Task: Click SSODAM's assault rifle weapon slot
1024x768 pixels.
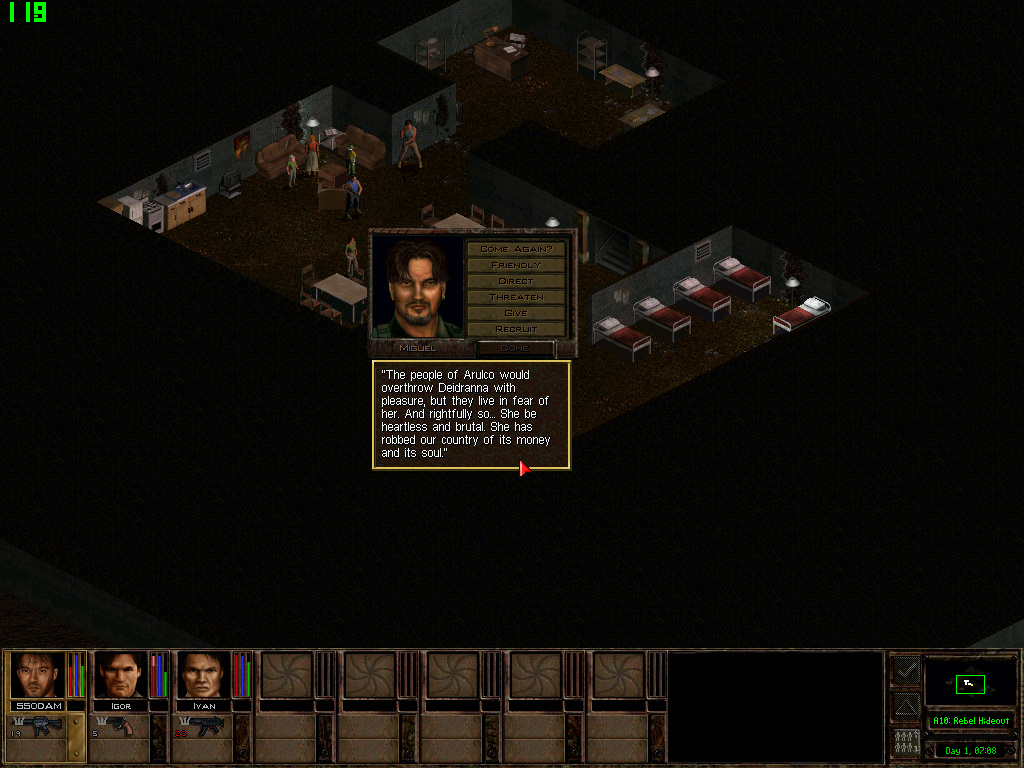Action: 37,727
